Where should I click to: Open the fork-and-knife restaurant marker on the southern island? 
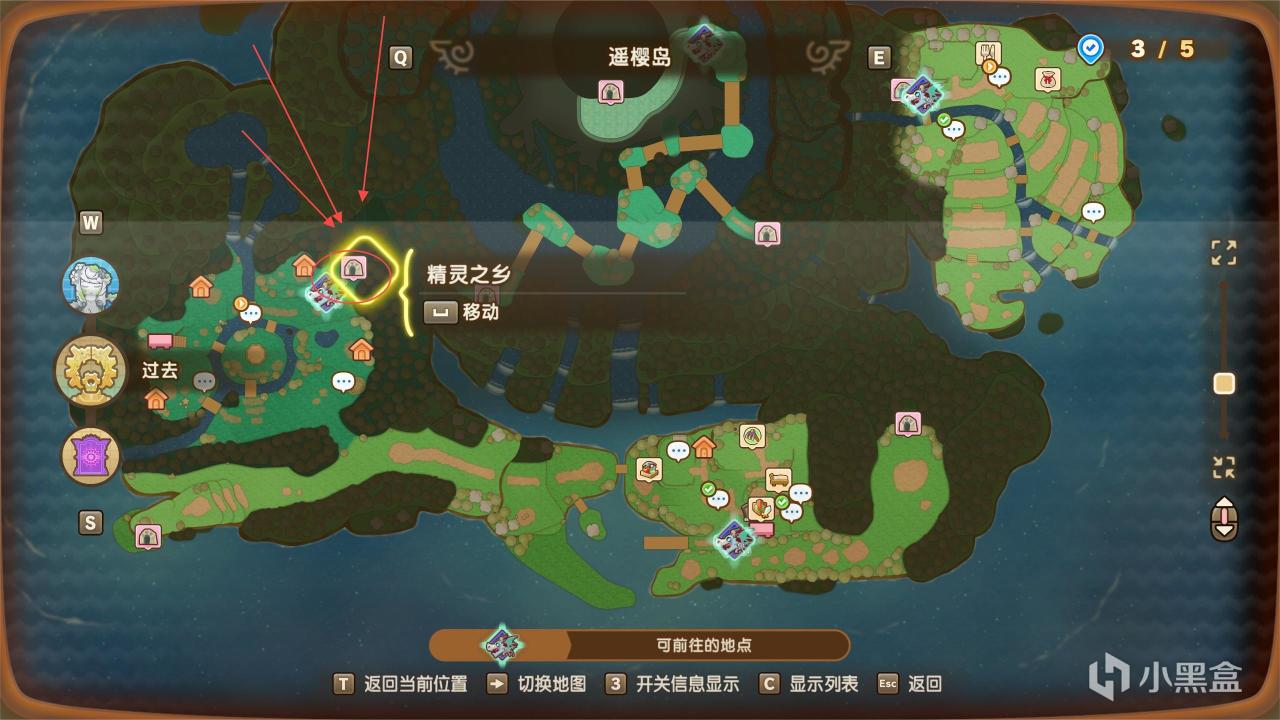click(x=648, y=467)
